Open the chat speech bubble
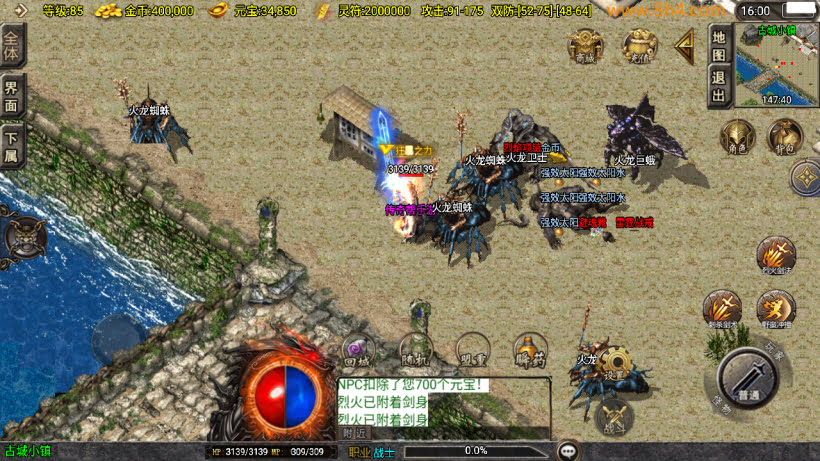The width and height of the screenshot is (820, 461). point(568,451)
